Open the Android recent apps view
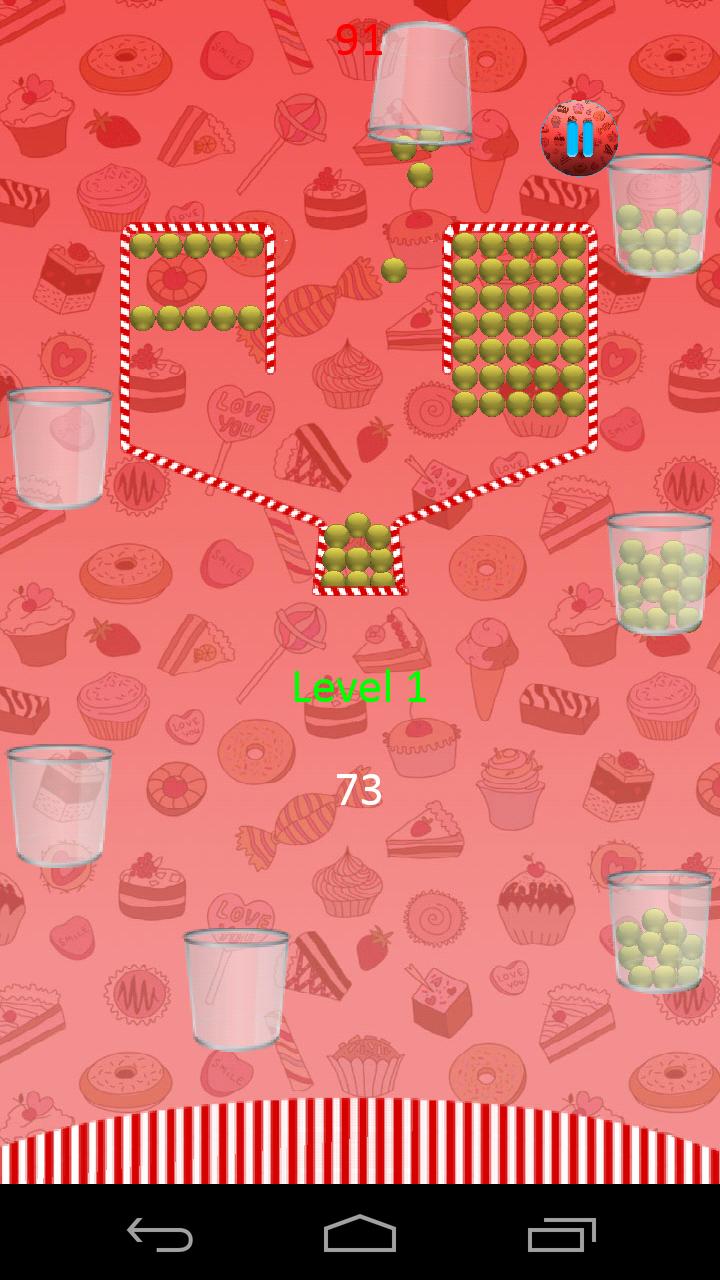This screenshot has width=720, height=1280. [x=561, y=1234]
